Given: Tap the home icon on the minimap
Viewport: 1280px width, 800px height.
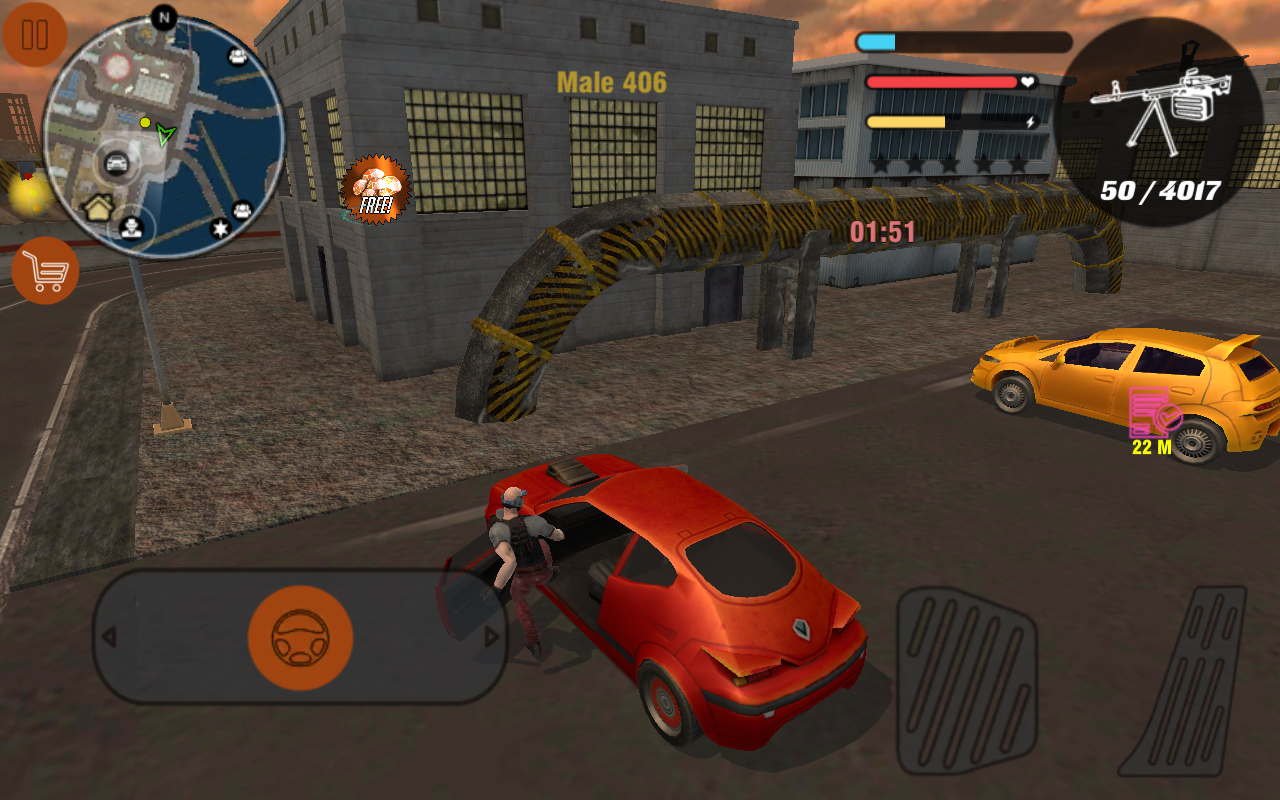Looking at the screenshot, I should pos(98,206).
